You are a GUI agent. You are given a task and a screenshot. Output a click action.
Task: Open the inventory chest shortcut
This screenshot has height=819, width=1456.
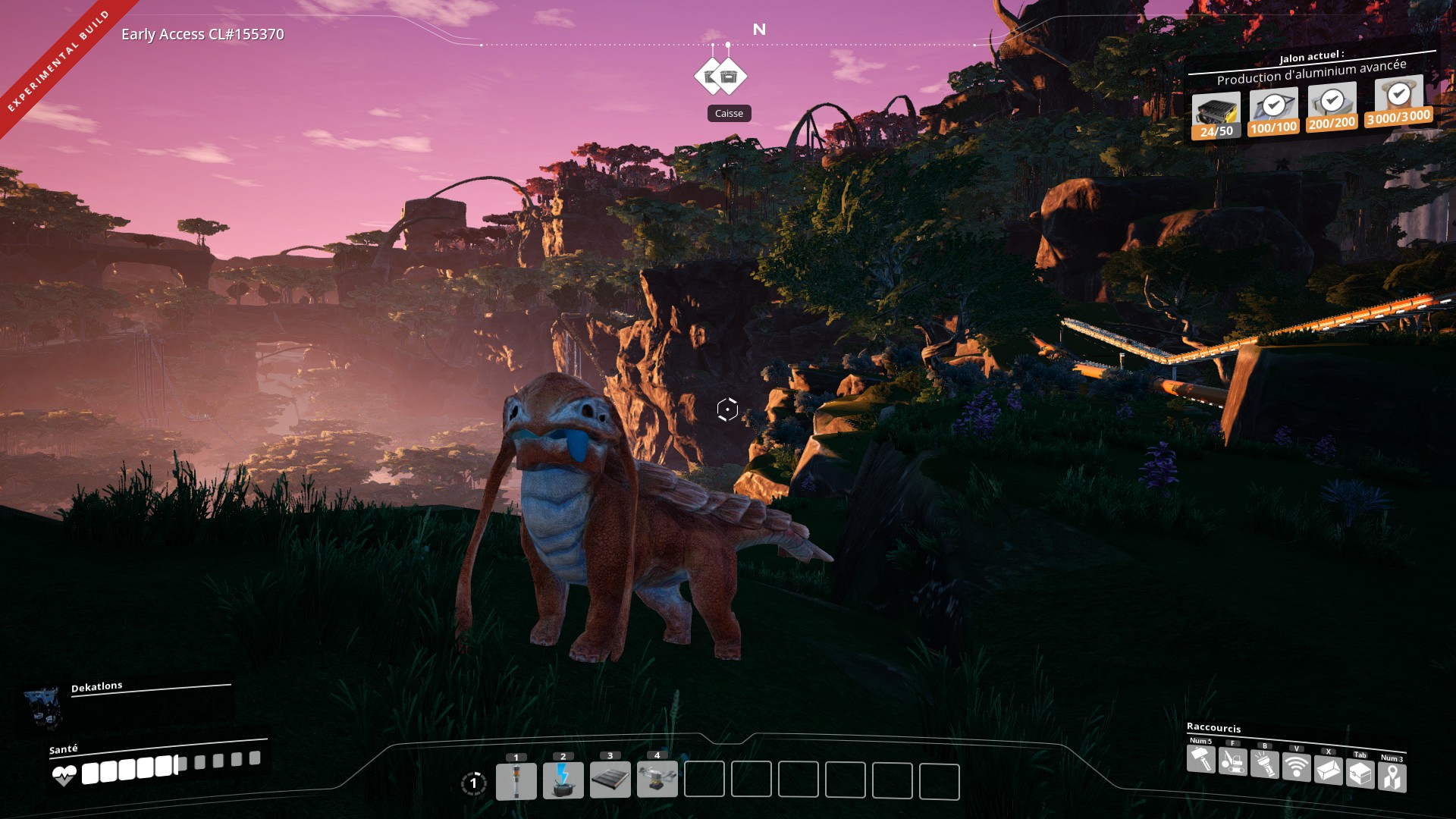(1360, 774)
